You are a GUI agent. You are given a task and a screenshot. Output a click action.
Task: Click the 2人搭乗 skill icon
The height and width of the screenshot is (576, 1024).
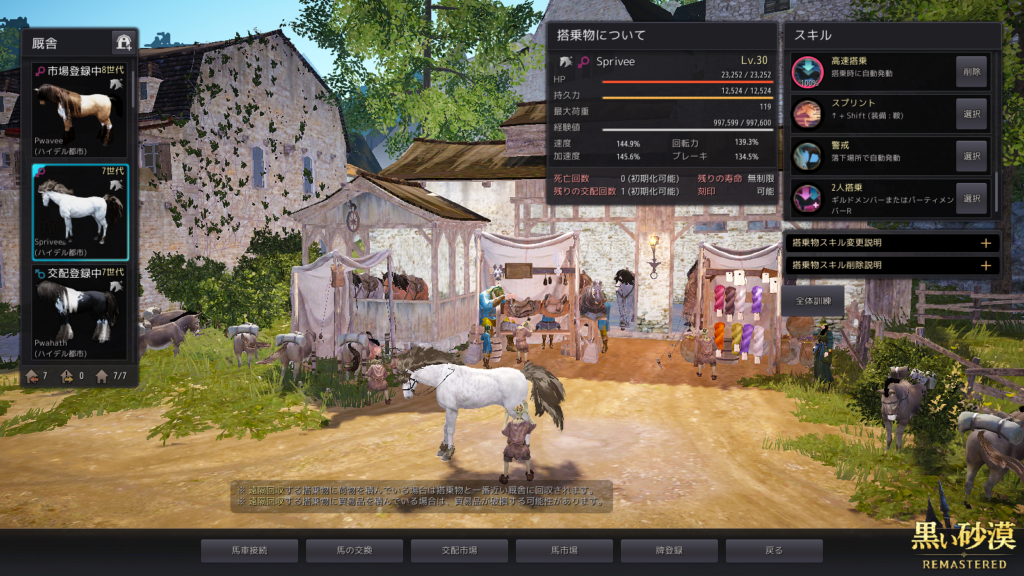[x=807, y=198]
